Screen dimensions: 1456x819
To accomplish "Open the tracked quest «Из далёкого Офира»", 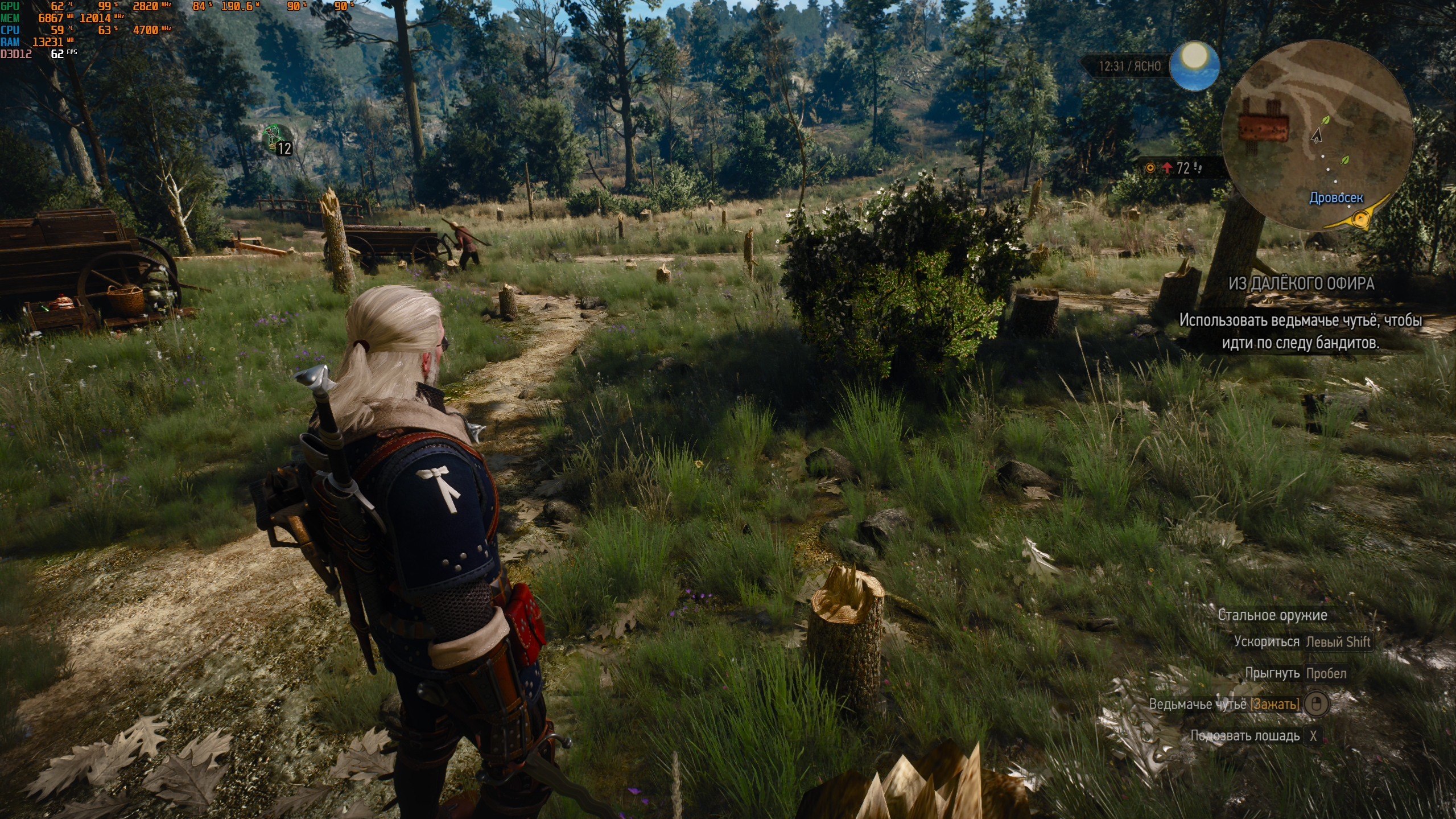I will coord(1301,283).
